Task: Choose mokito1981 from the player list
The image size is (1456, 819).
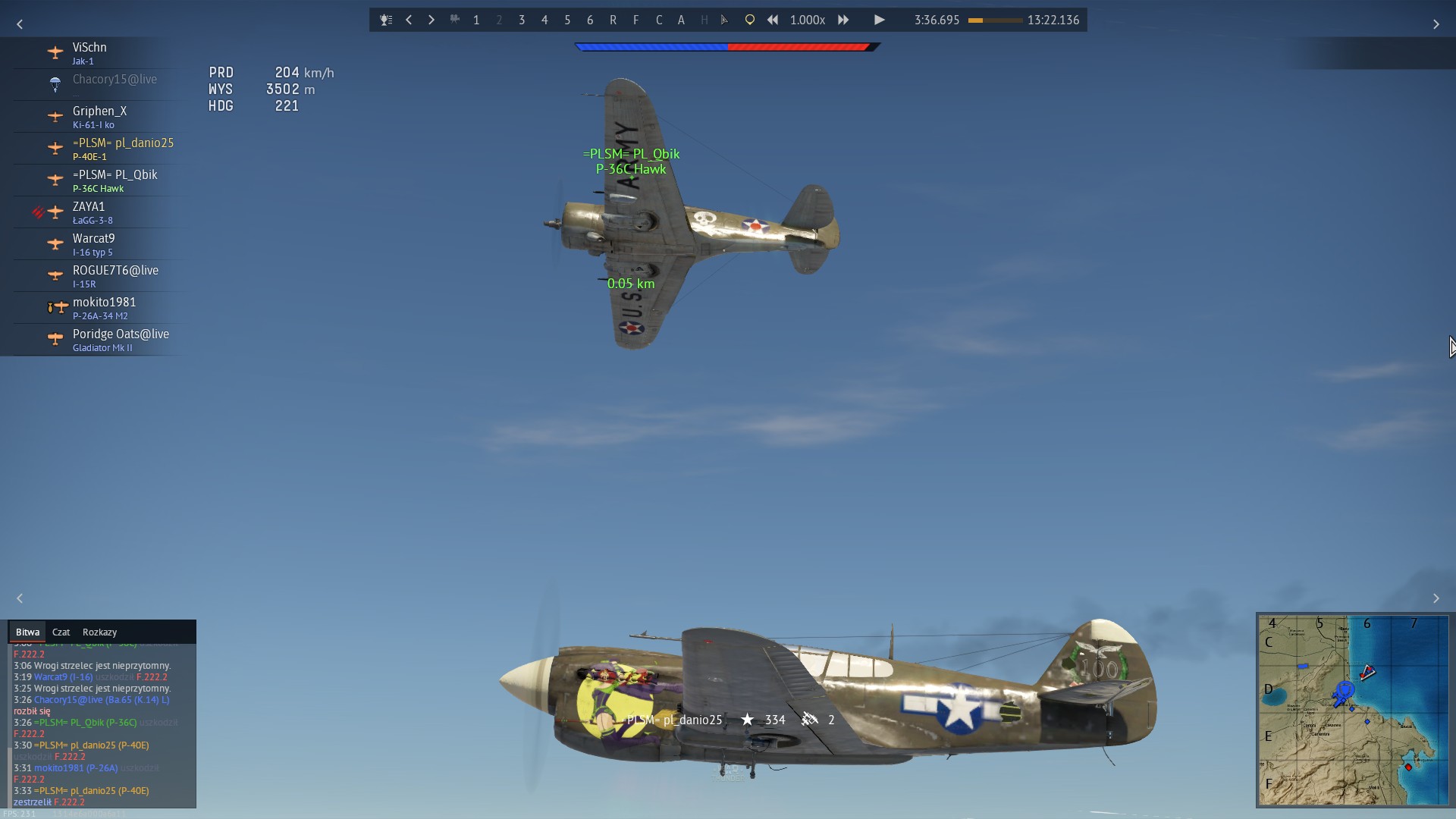Action: 104,307
